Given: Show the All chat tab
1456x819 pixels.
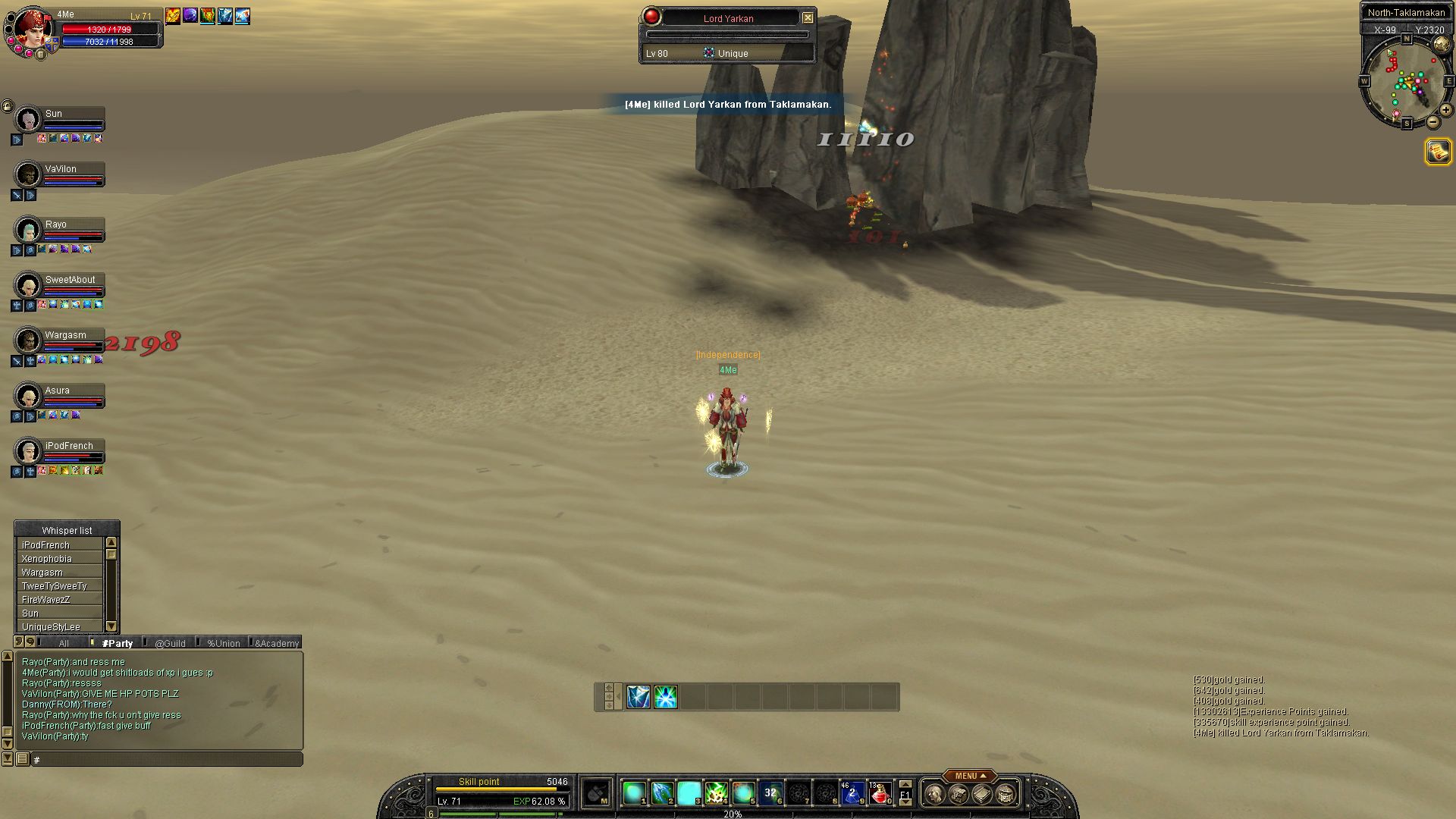Looking at the screenshot, I should coord(64,643).
